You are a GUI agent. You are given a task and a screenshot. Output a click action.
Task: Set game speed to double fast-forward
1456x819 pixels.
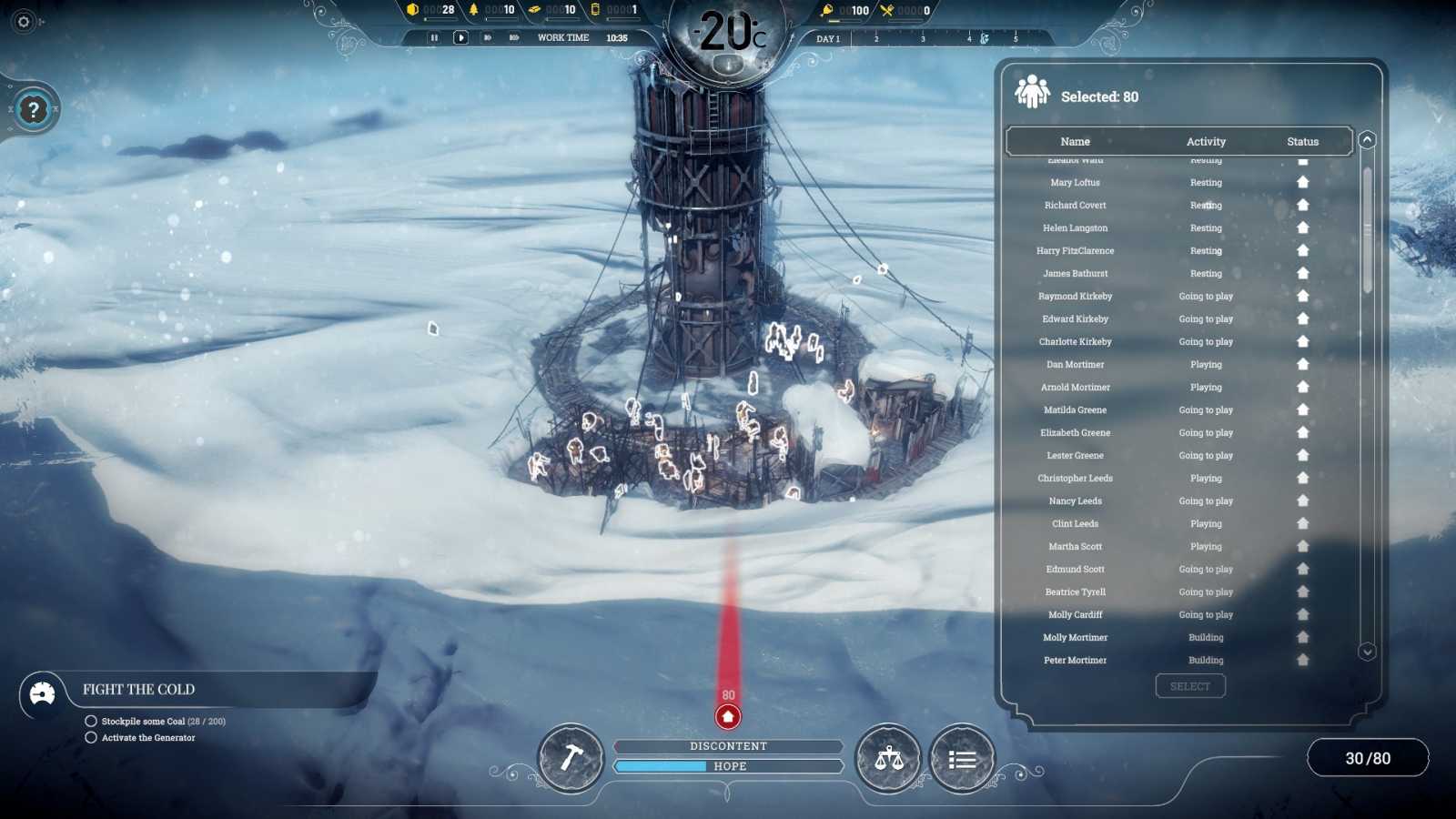[x=488, y=37]
